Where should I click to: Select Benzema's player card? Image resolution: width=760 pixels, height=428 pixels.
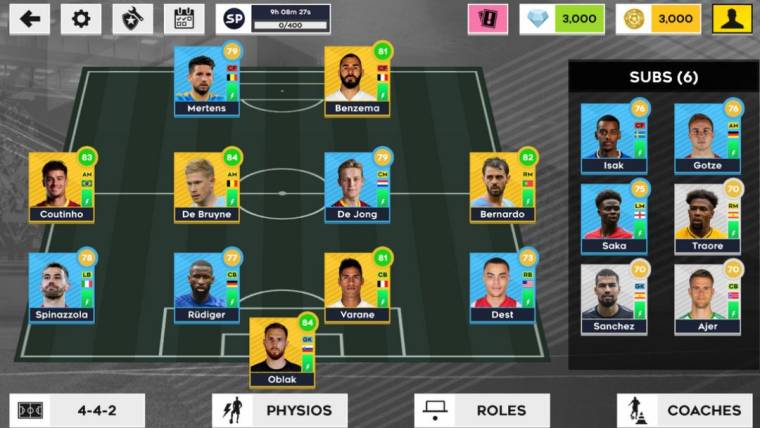[357, 79]
